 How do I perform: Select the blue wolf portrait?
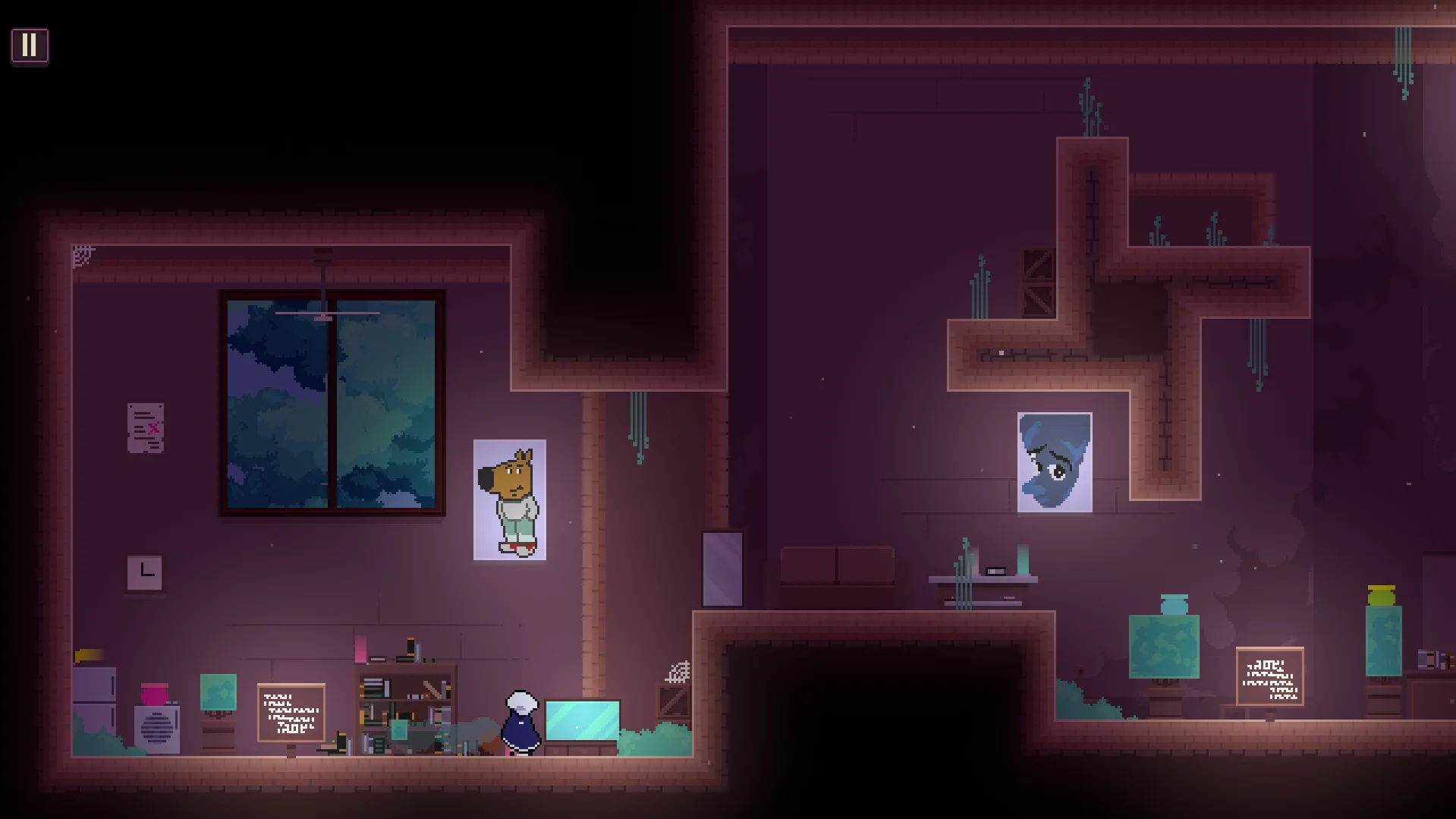1053,461
